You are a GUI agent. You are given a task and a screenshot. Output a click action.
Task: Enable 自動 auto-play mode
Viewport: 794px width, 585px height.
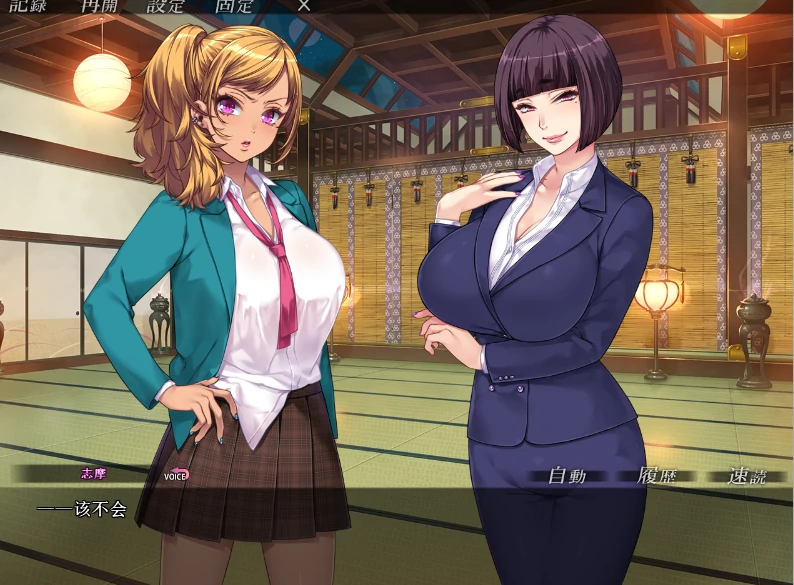[566, 476]
